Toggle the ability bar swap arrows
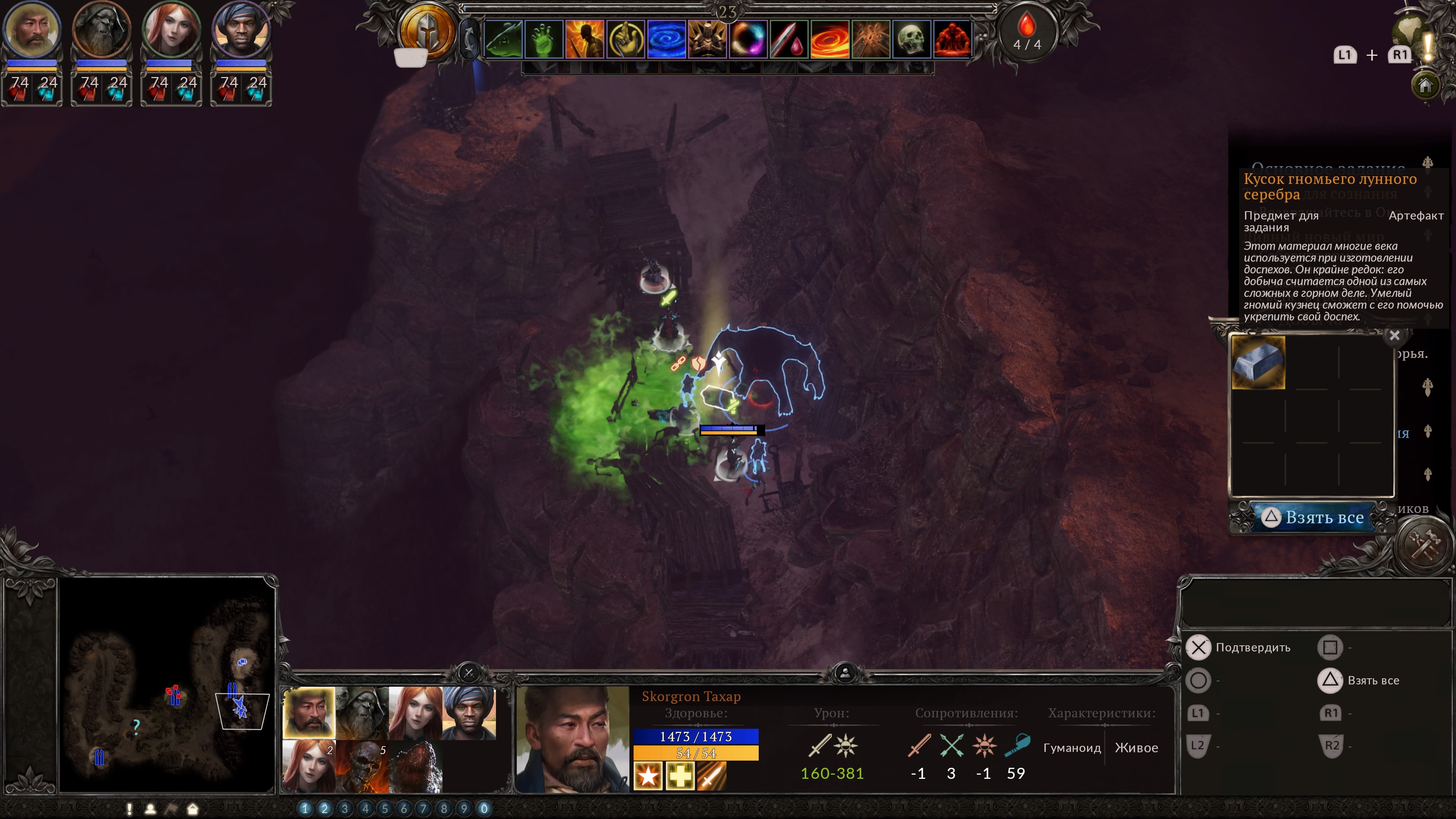The width and height of the screenshot is (1456, 819). point(469,38)
